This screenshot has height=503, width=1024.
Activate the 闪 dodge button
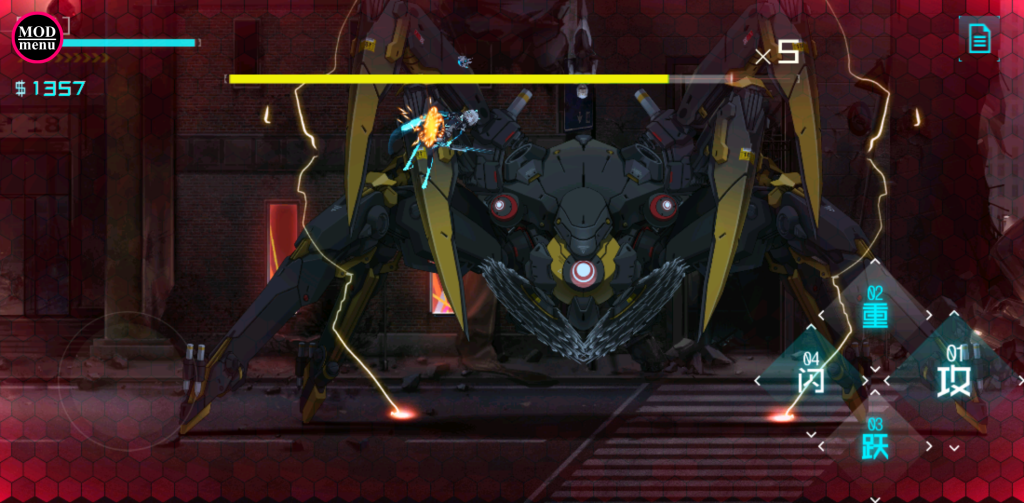811,379
